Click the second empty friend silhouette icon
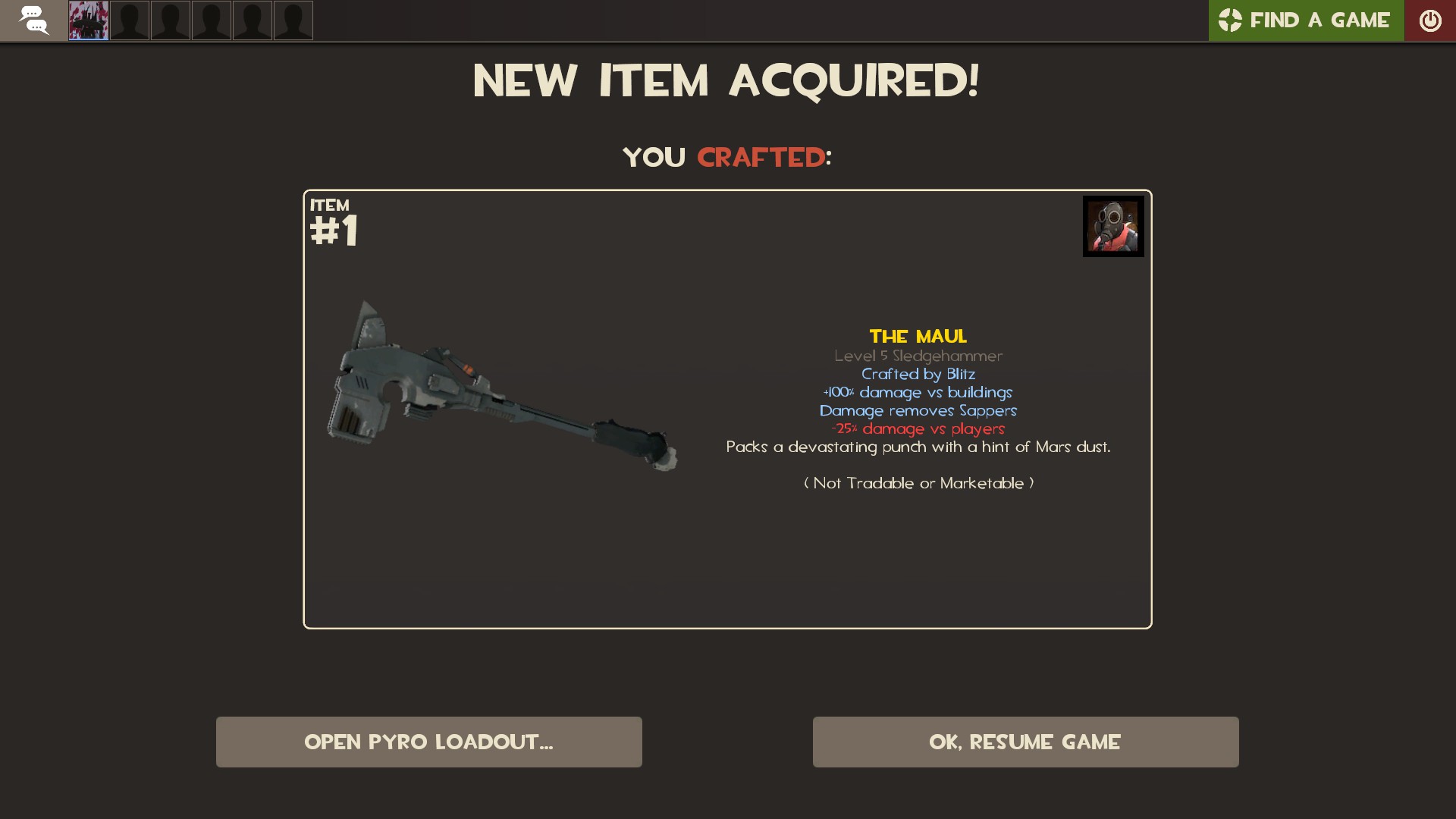 tap(171, 20)
